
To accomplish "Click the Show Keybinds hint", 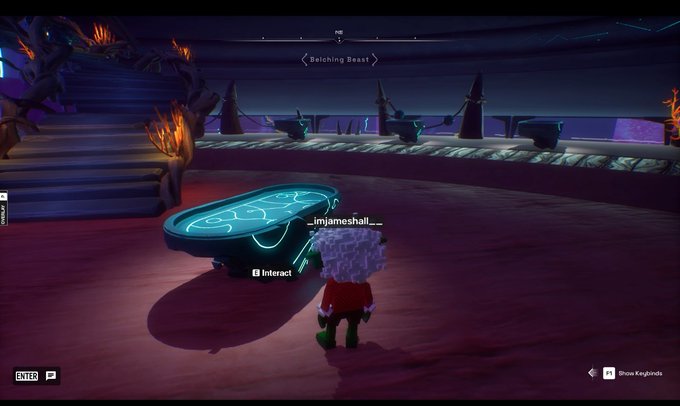I will 631,373.
